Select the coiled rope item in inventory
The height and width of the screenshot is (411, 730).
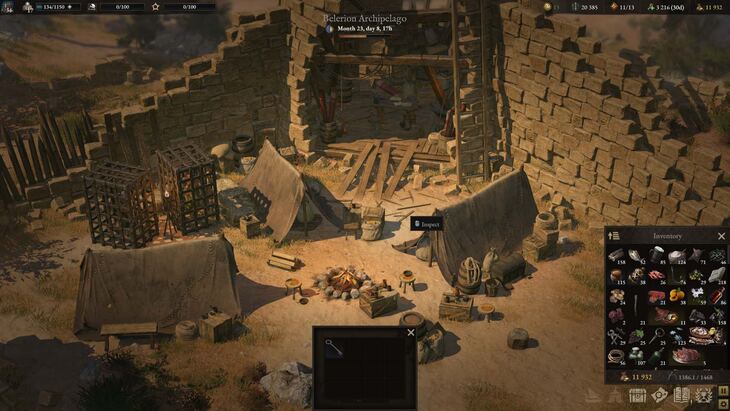tap(615, 354)
